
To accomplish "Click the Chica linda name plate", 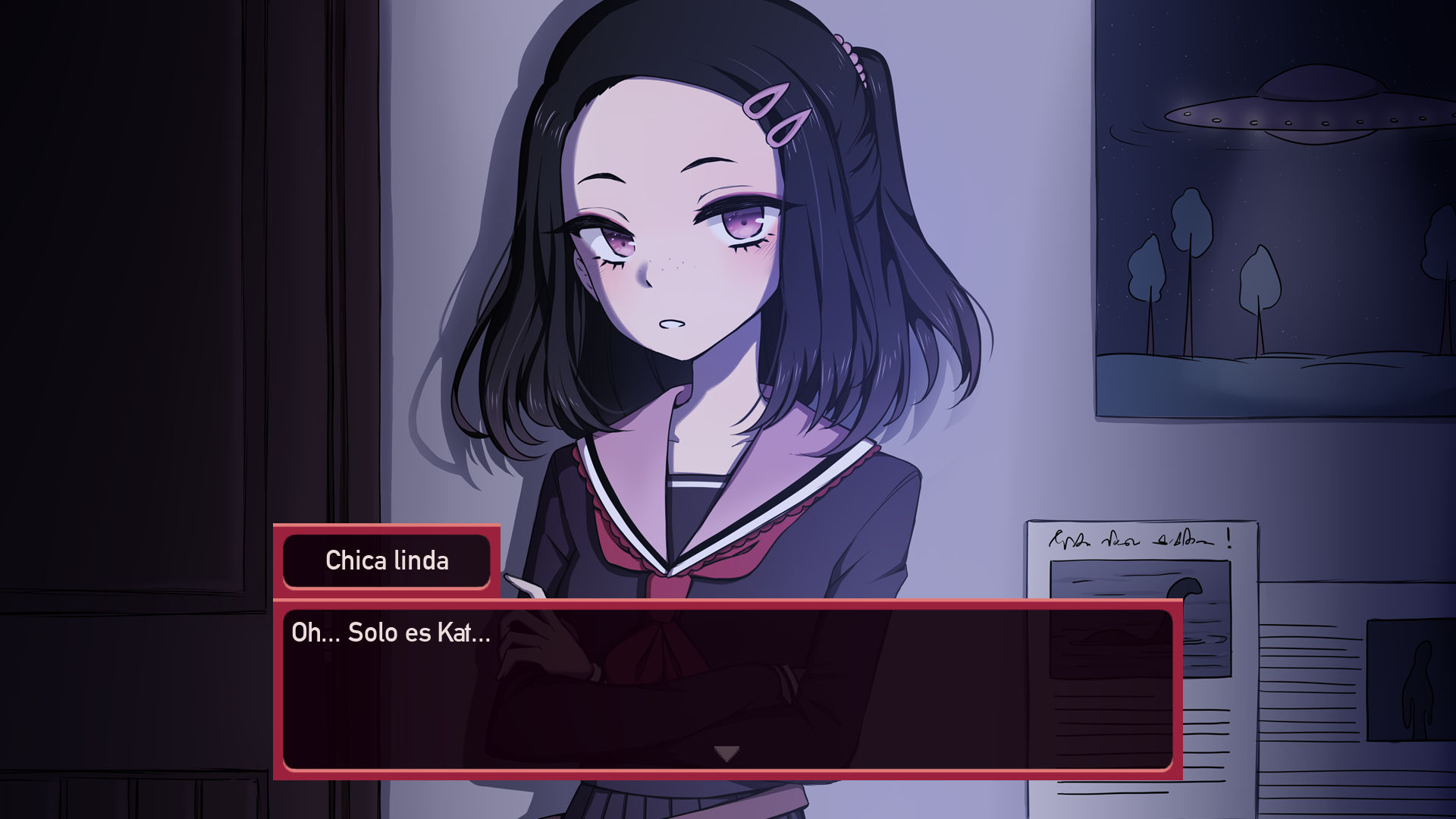I will pyautogui.click(x=387, y=561).
